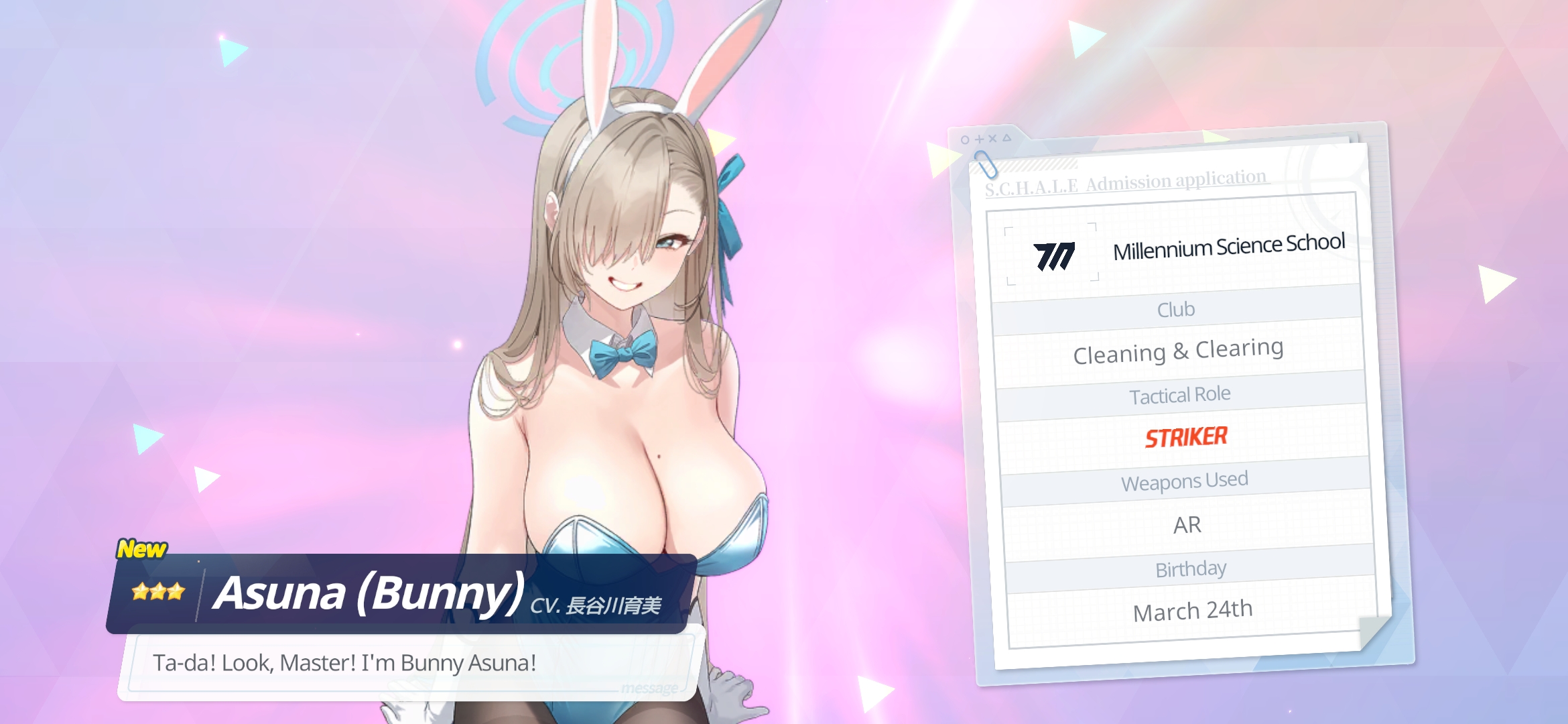Image resolution: width=1568 pixels, height=724 pixels.
Task: Expand the Weapons Used section
Action: tap(1187, 480)
